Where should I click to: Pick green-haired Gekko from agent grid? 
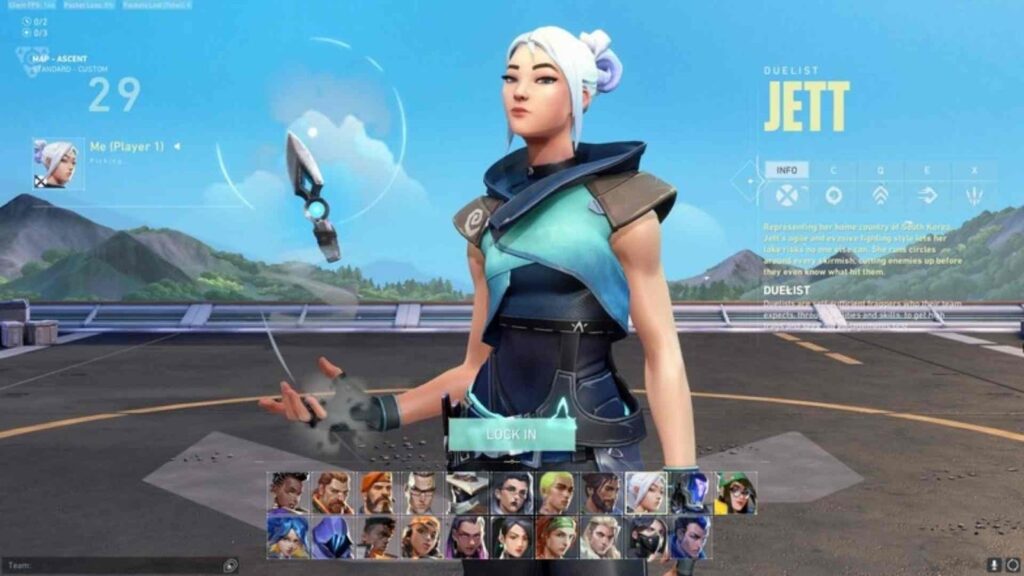(556, 492)
